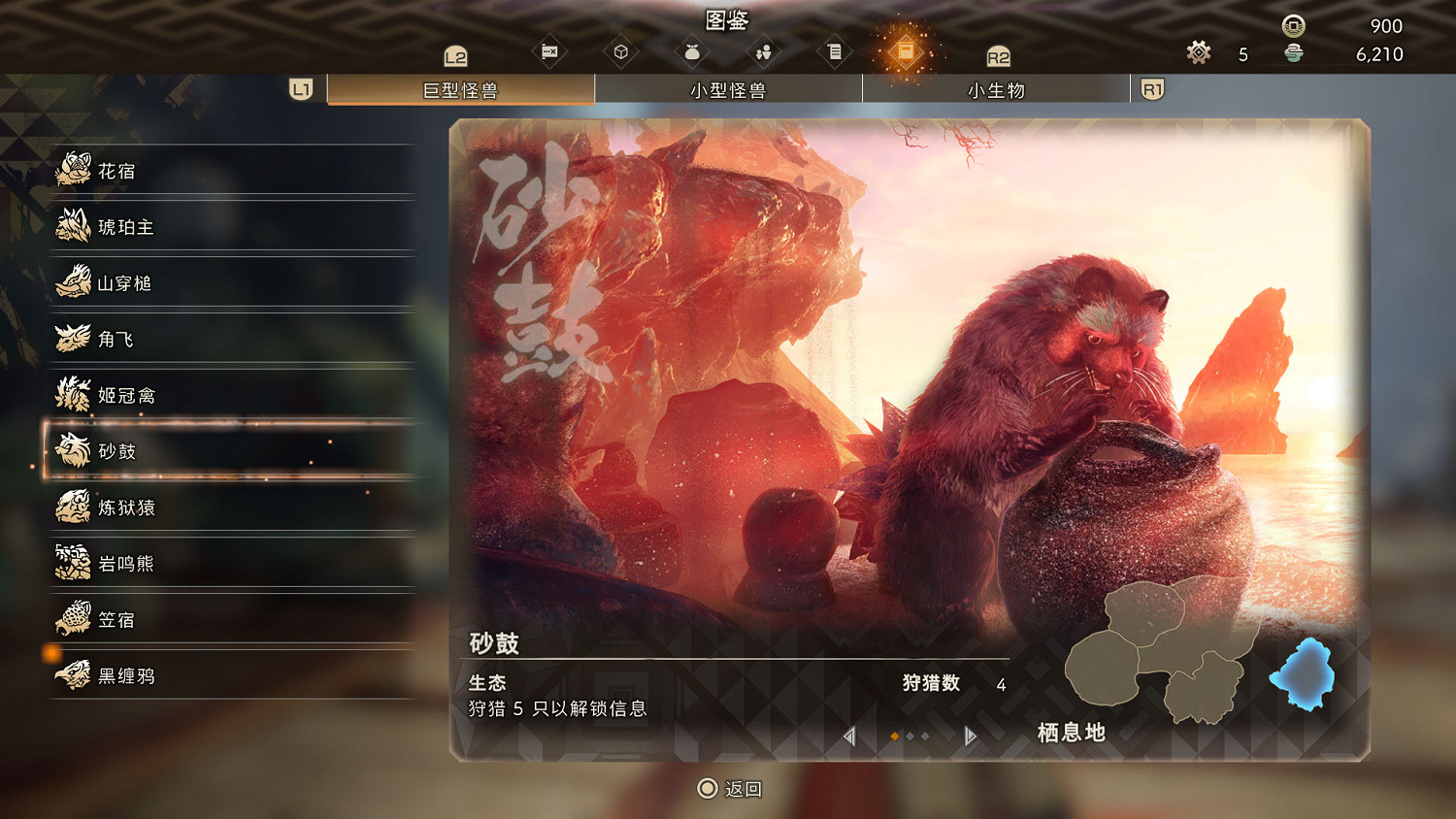Select the 琥珀主 monster icon
1456x819 pixels.
point(73,227)
